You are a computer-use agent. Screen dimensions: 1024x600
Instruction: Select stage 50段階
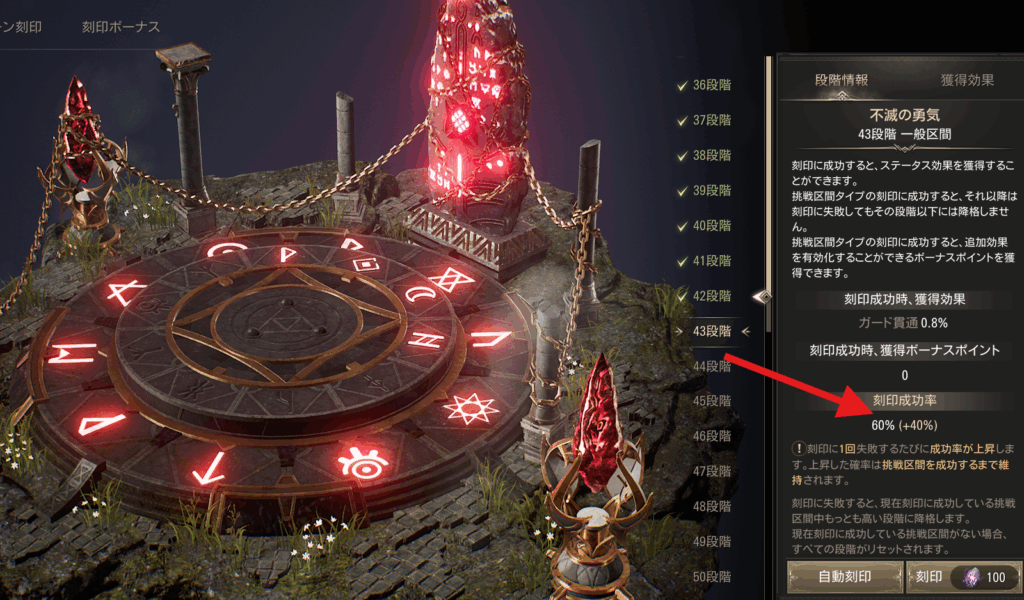(x=711, y=577)
